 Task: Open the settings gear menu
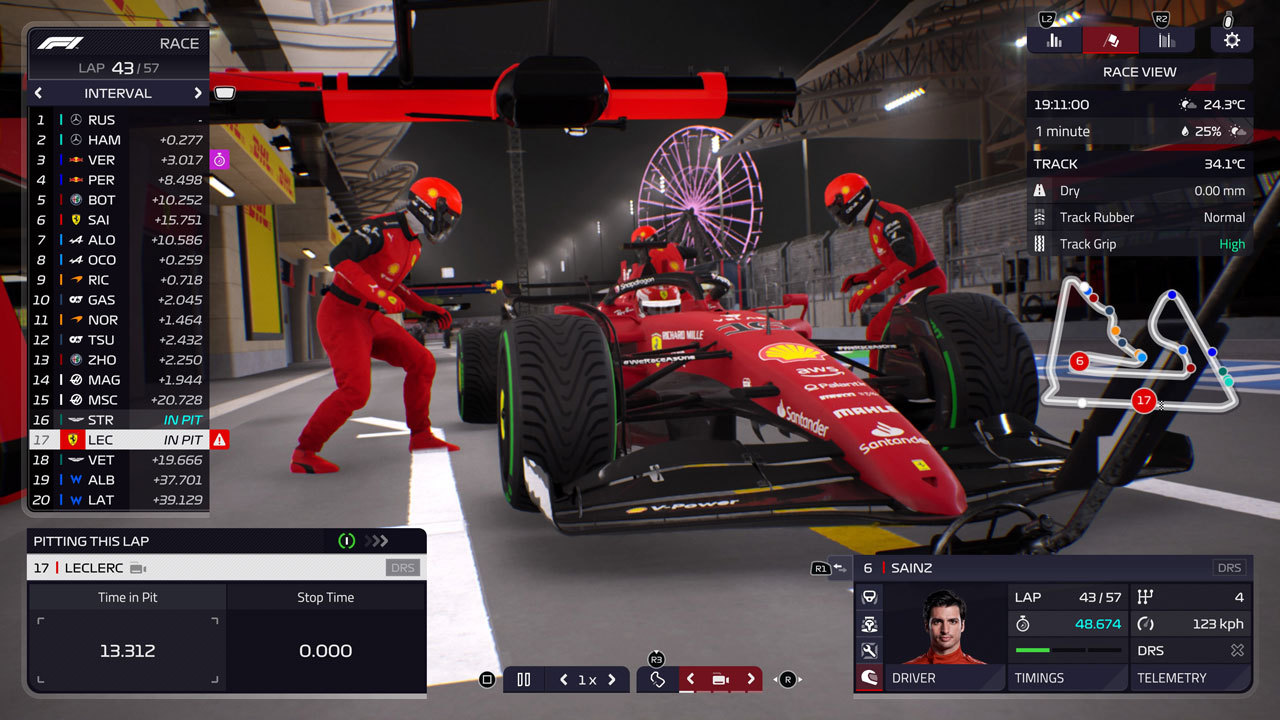point(1231,40)
